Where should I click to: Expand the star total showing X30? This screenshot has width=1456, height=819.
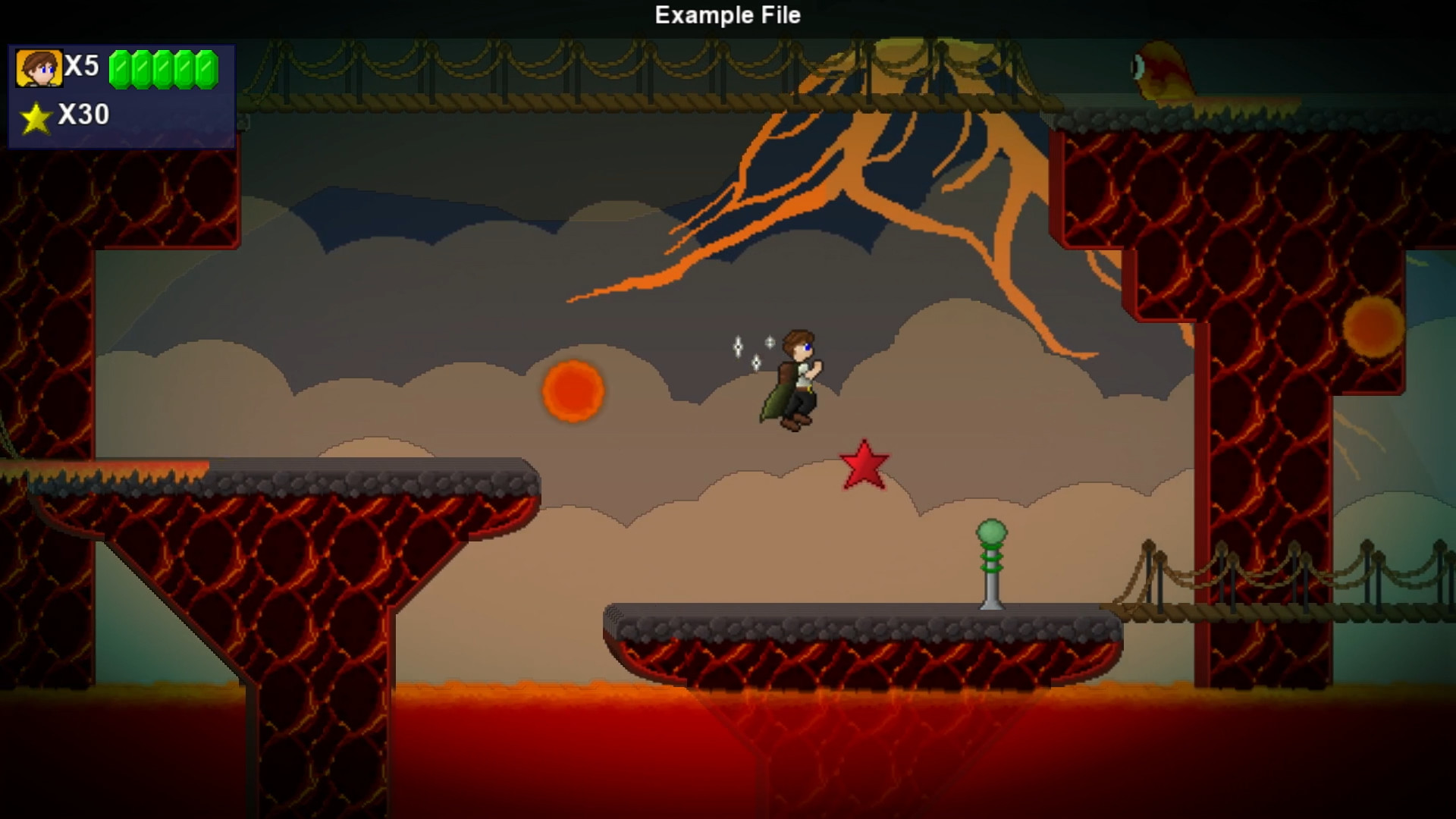(83, 115)
